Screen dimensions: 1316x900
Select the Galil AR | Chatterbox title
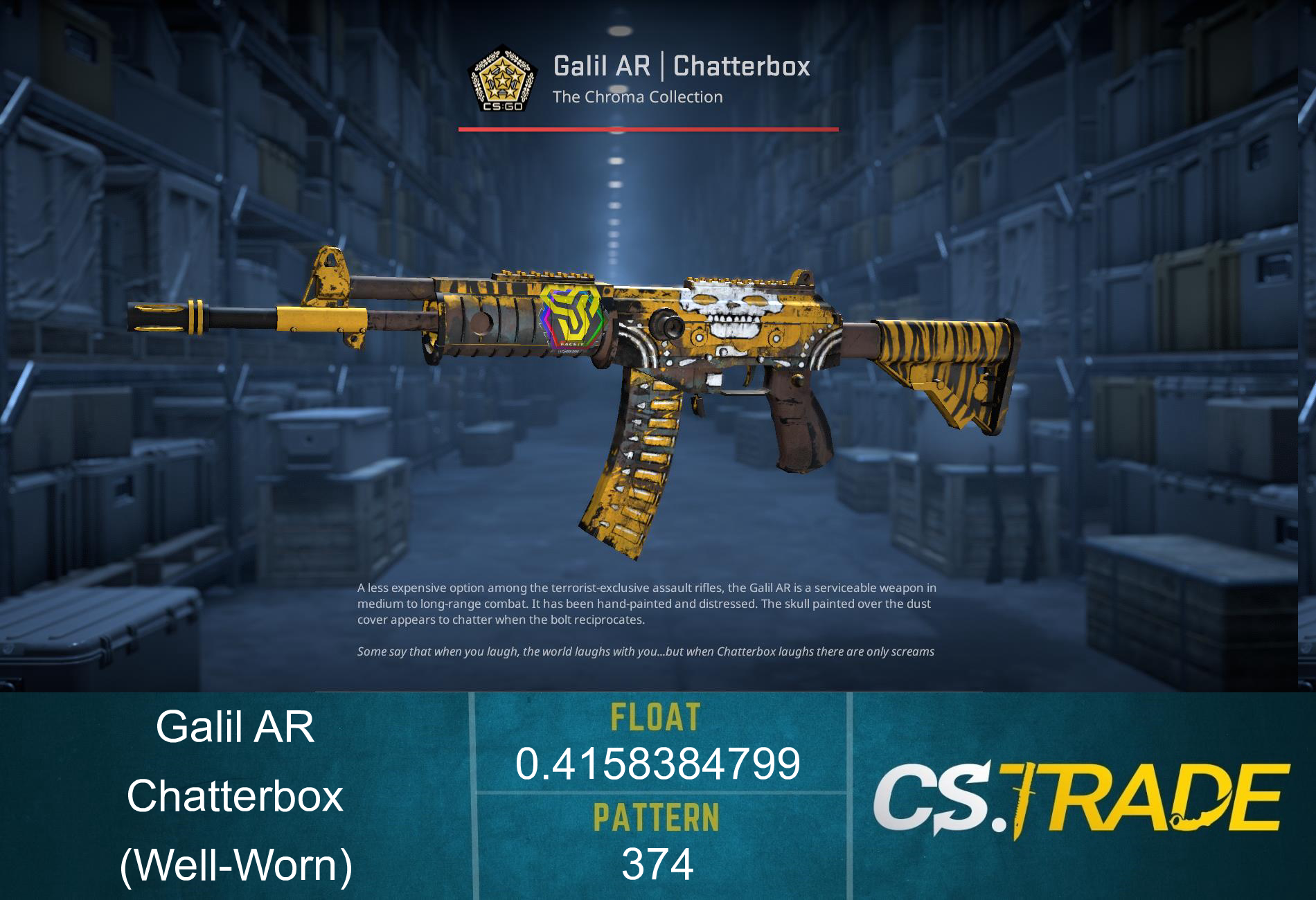point(682,66)
